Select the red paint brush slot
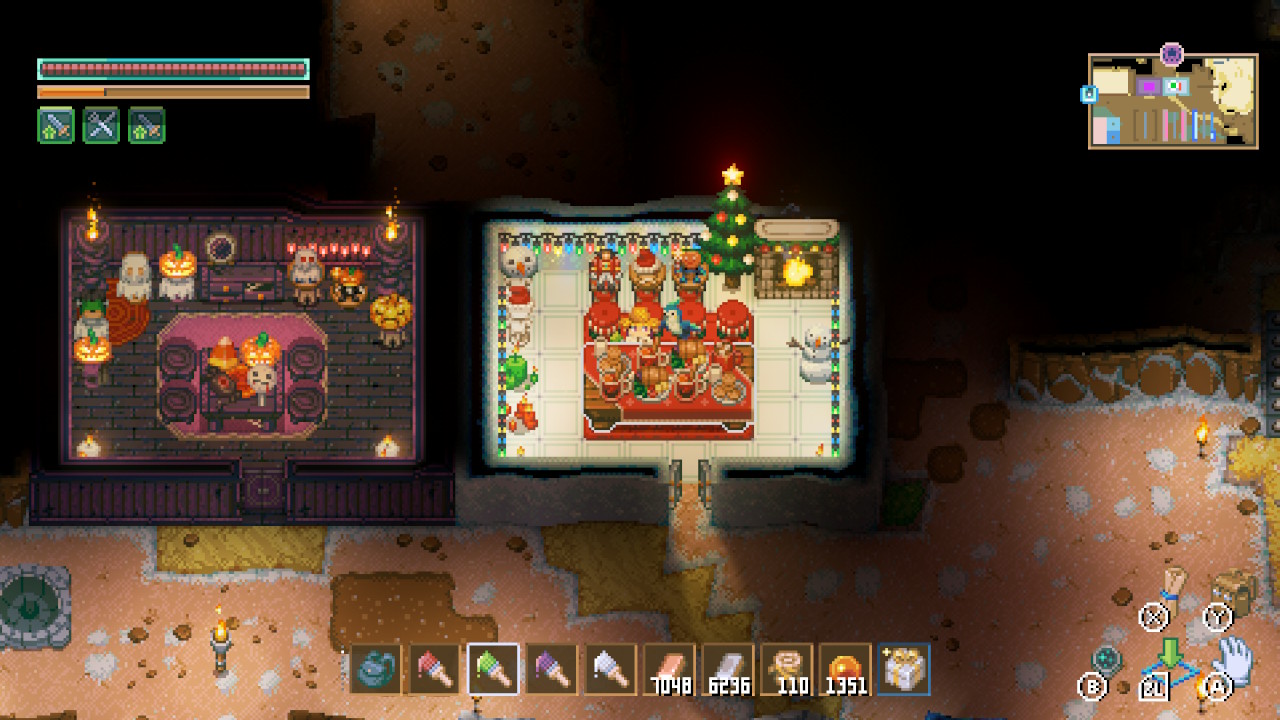 pos(434,669)
